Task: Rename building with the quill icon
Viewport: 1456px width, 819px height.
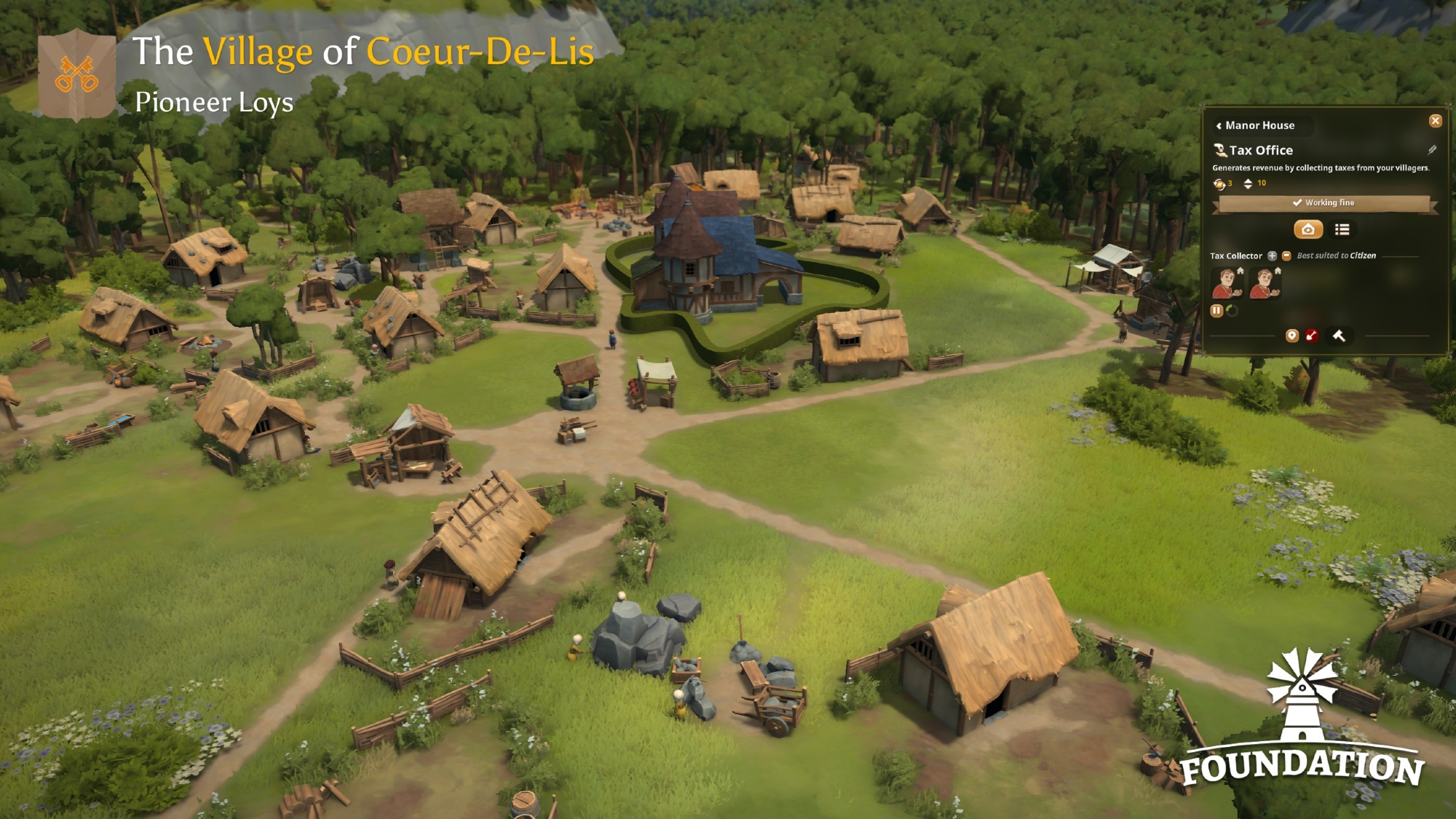Action: tap(1431, 150)
